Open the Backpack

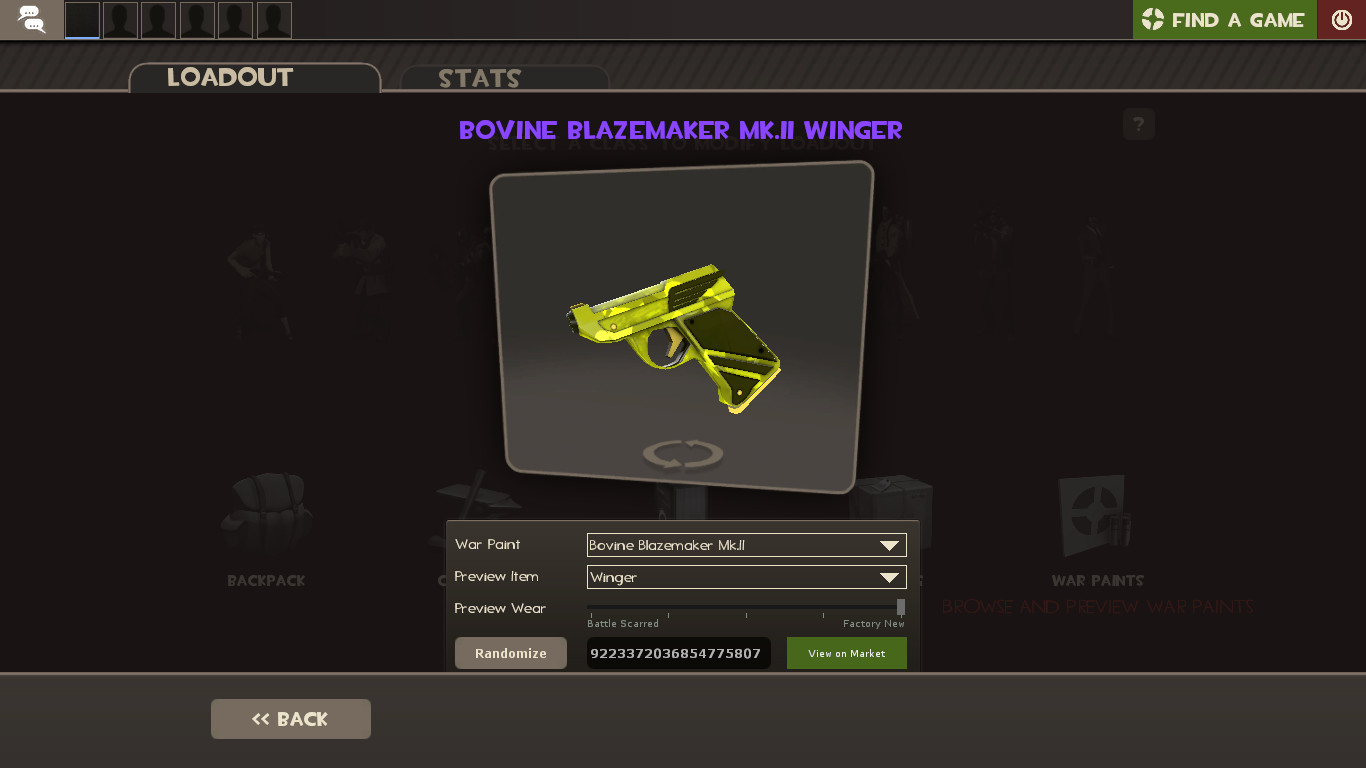(x=264, y=530)
